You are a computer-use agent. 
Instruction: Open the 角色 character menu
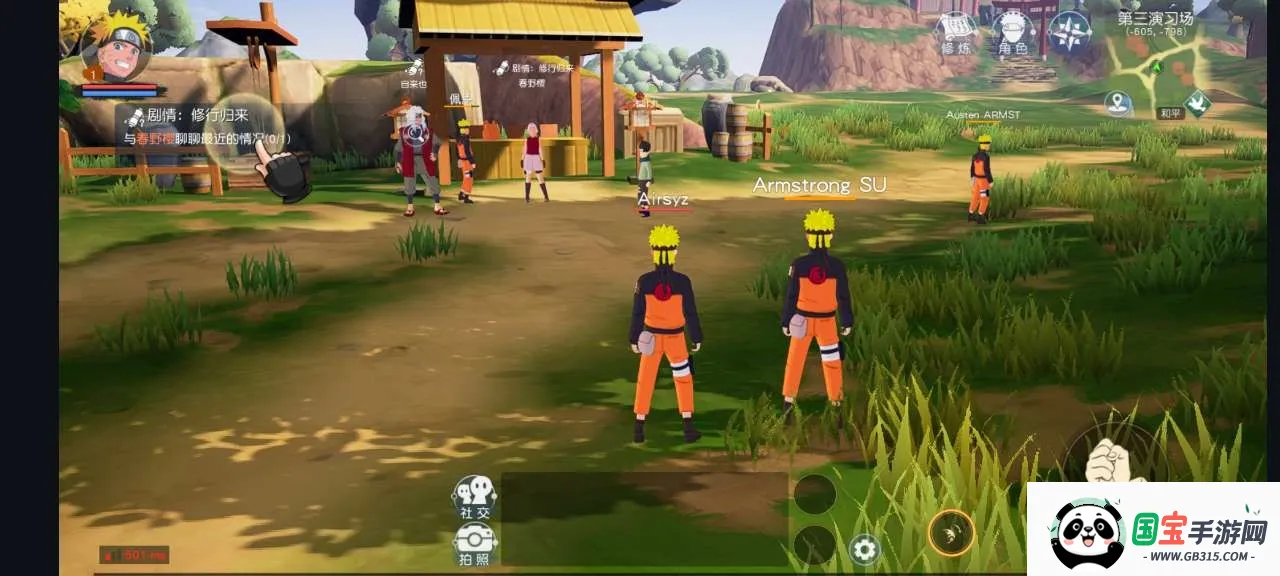pyautogui.click(x=1012, y=32)
